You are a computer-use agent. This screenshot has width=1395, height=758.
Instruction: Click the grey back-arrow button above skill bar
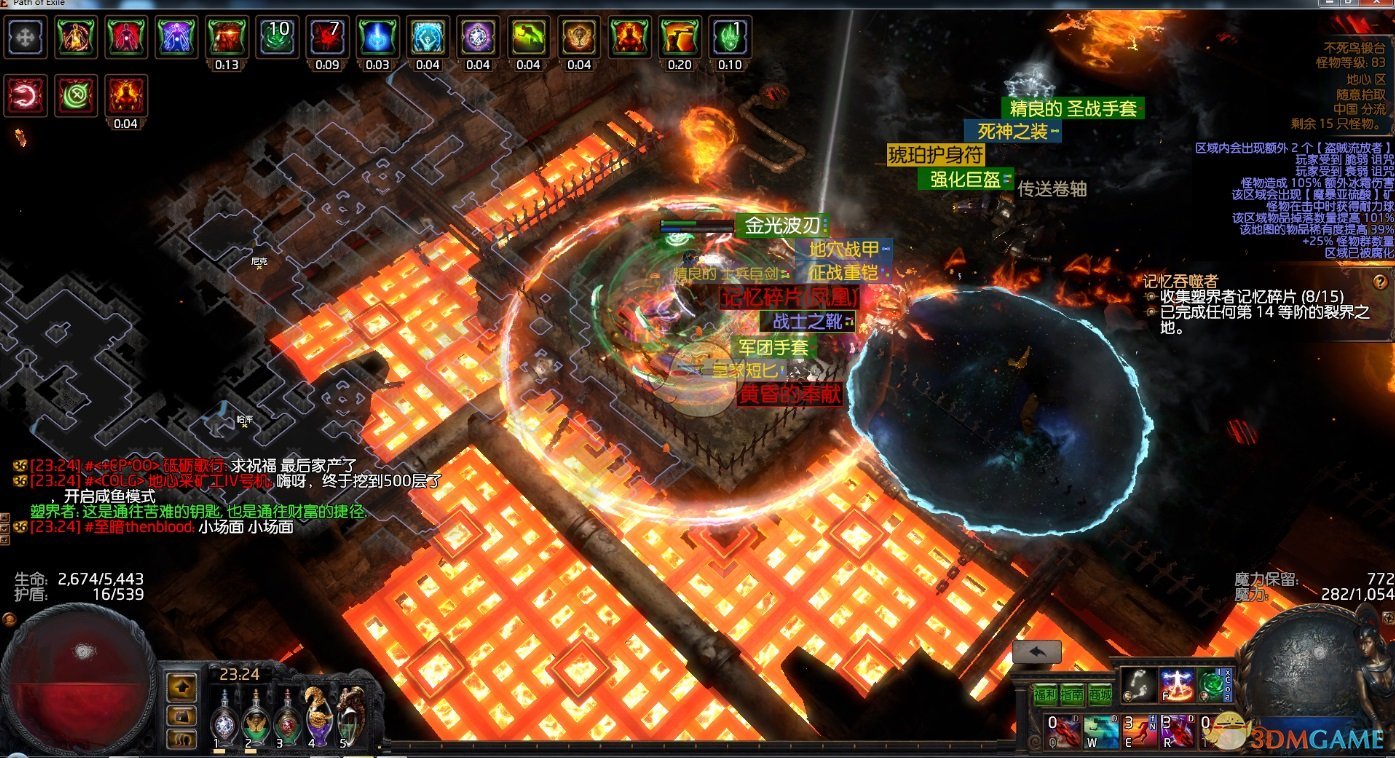point(1036,652)
